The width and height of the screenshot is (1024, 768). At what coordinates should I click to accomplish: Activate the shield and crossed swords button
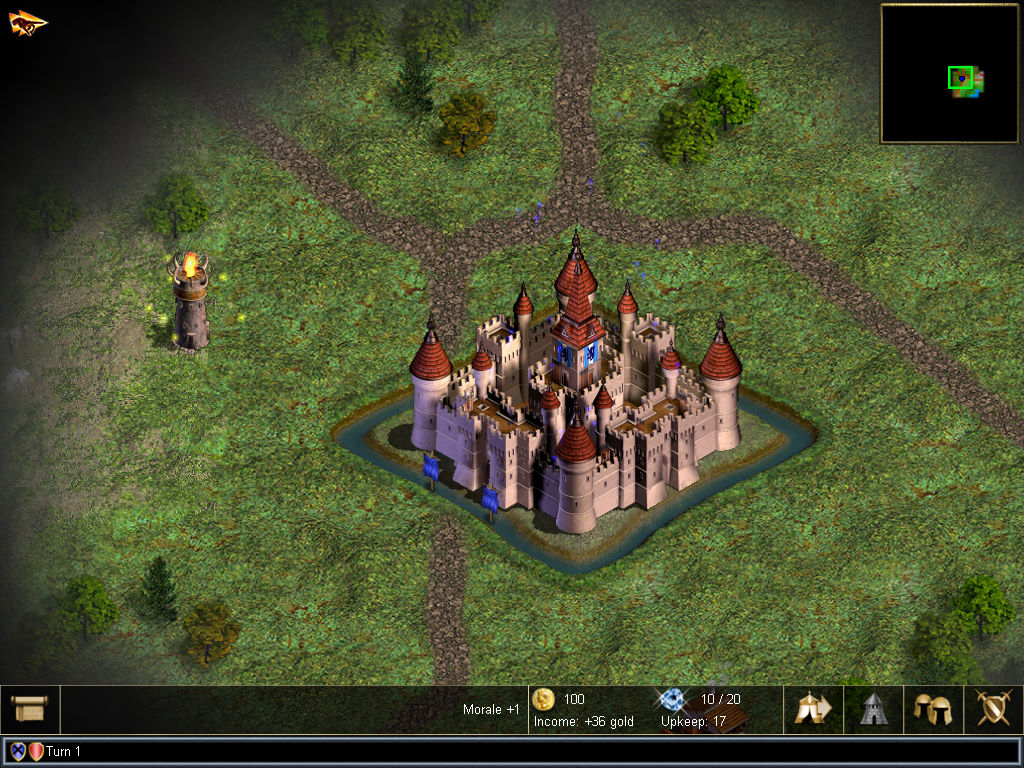click(993, 709)
